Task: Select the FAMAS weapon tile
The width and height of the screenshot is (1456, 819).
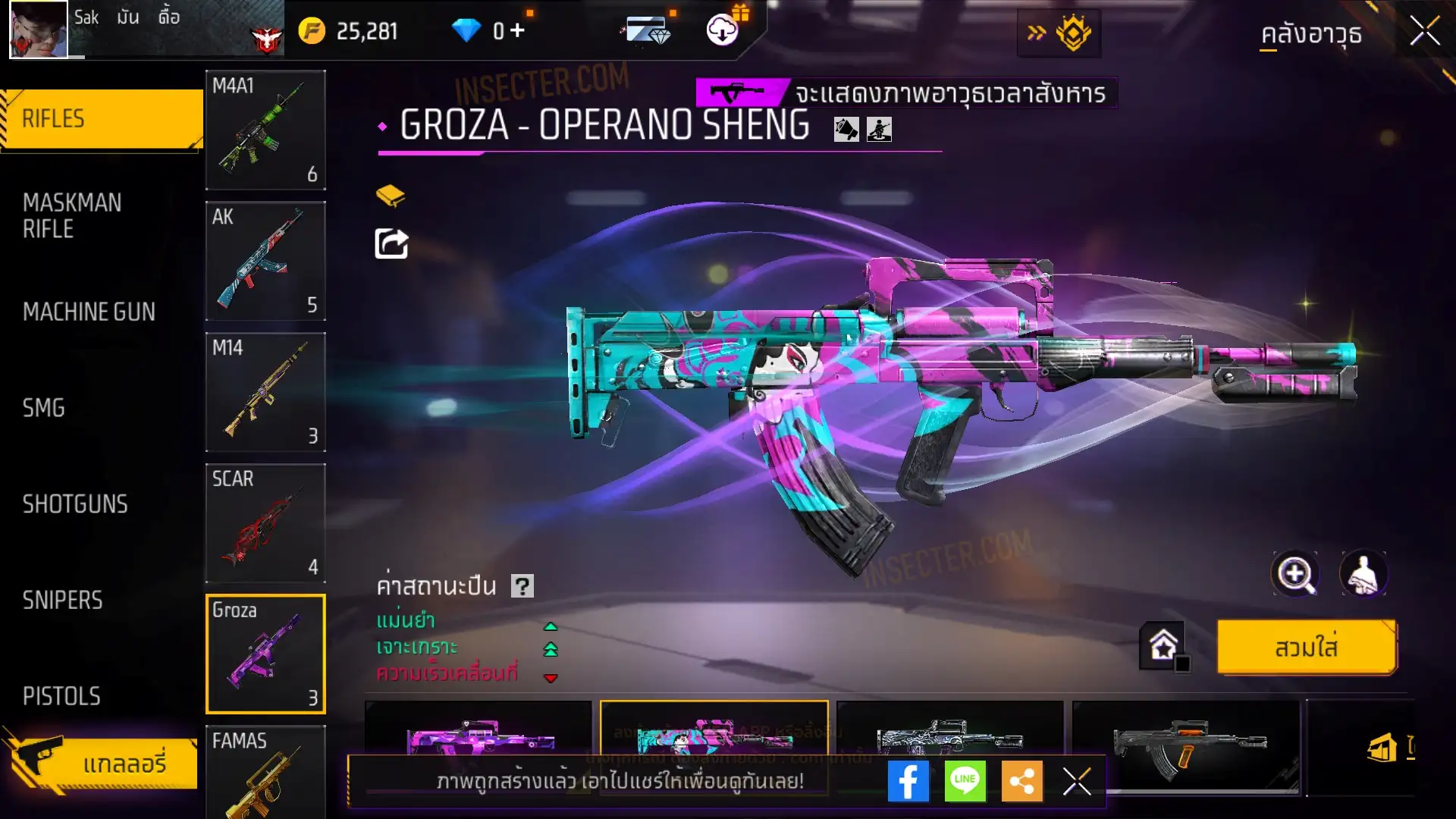Action: [265, 772]
